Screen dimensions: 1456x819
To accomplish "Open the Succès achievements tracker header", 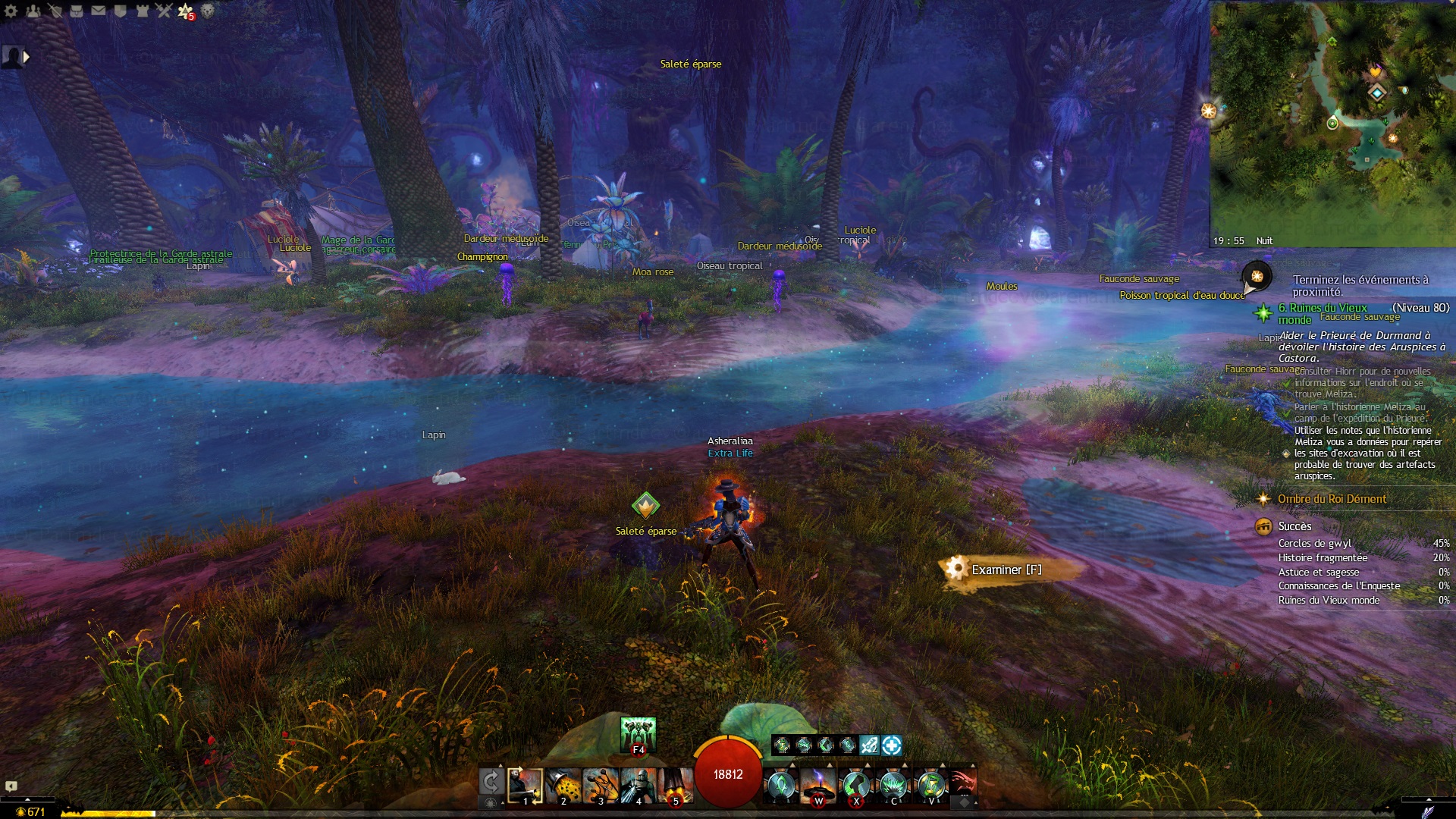I will [x=1294, y=526].
